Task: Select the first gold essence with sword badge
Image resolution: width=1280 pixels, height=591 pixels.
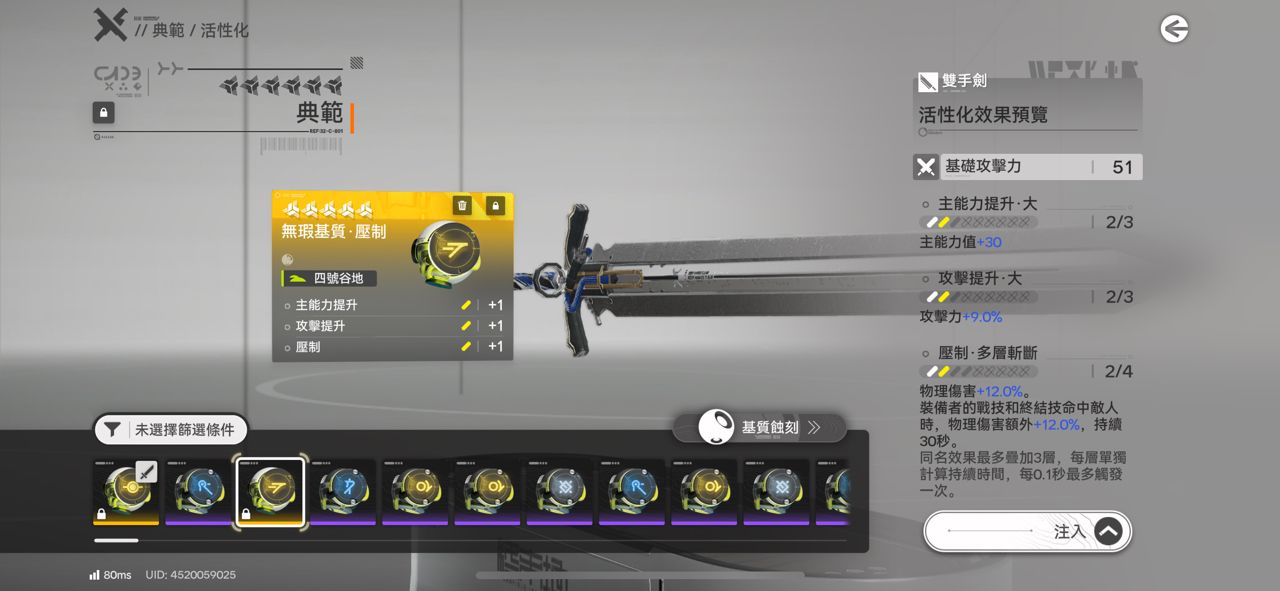Action: point(126,491)
